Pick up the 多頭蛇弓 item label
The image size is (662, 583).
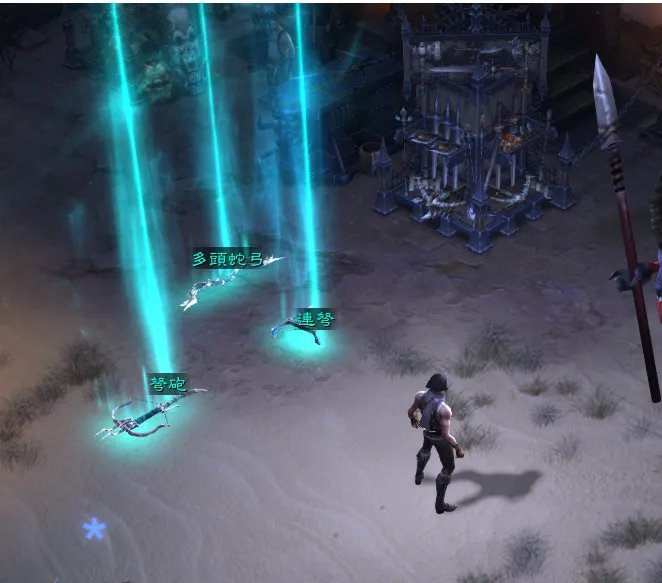point(227,260)
